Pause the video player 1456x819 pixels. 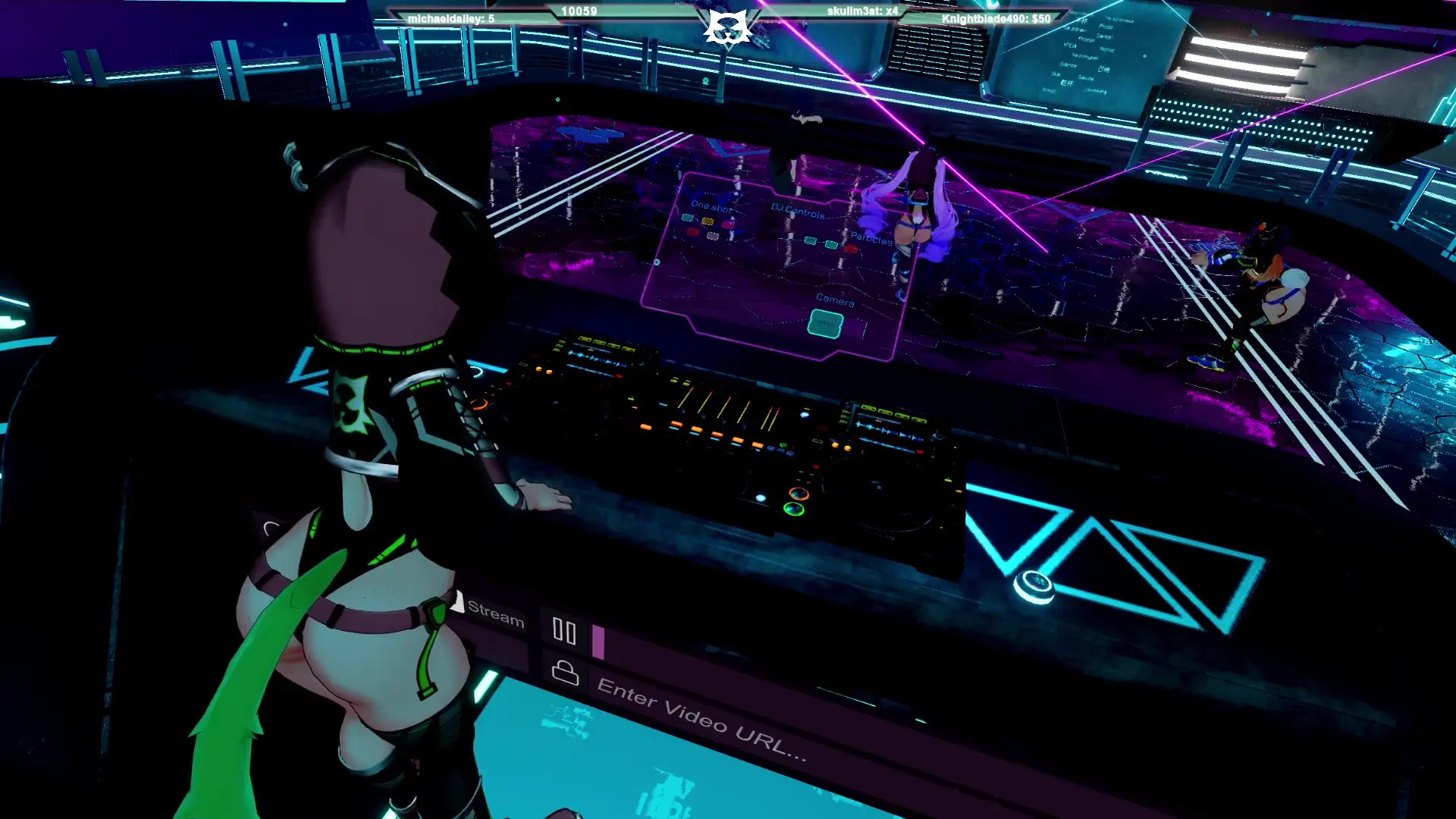(564, 630)
